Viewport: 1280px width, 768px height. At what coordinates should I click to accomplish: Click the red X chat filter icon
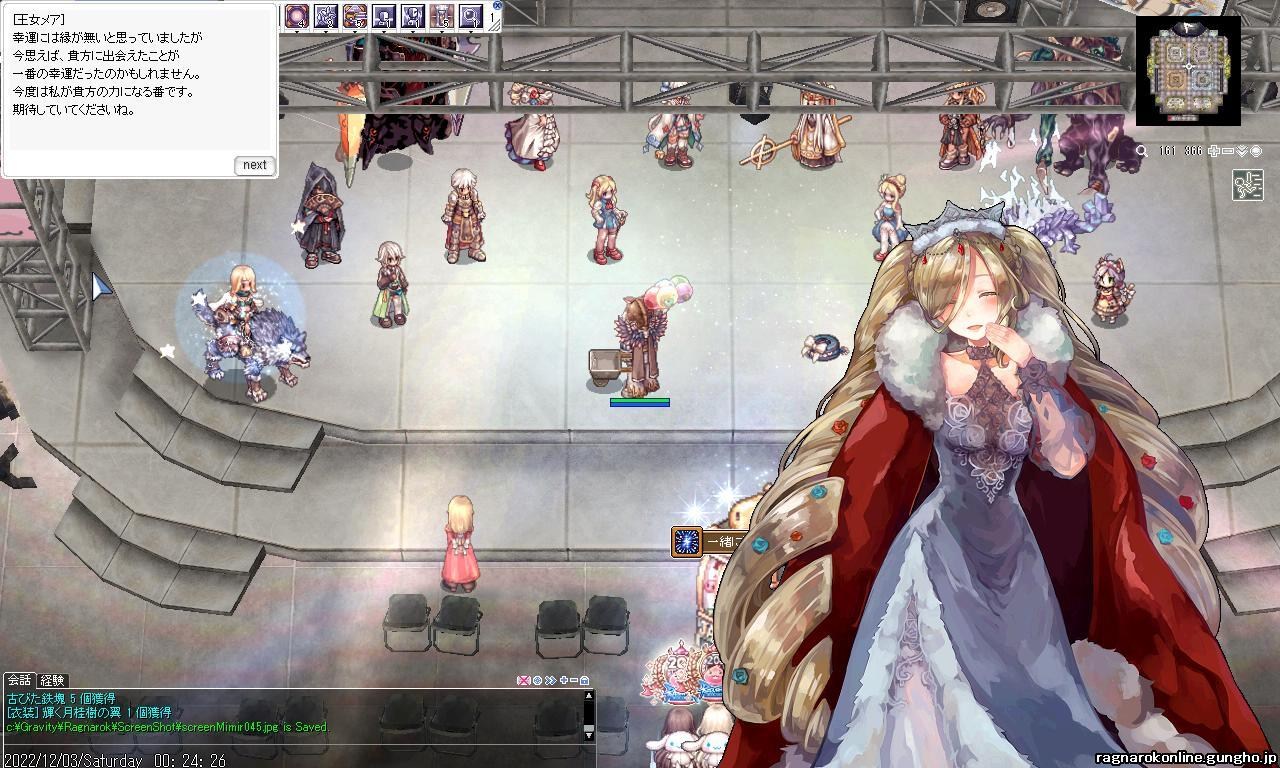click(x=524, y=680)
